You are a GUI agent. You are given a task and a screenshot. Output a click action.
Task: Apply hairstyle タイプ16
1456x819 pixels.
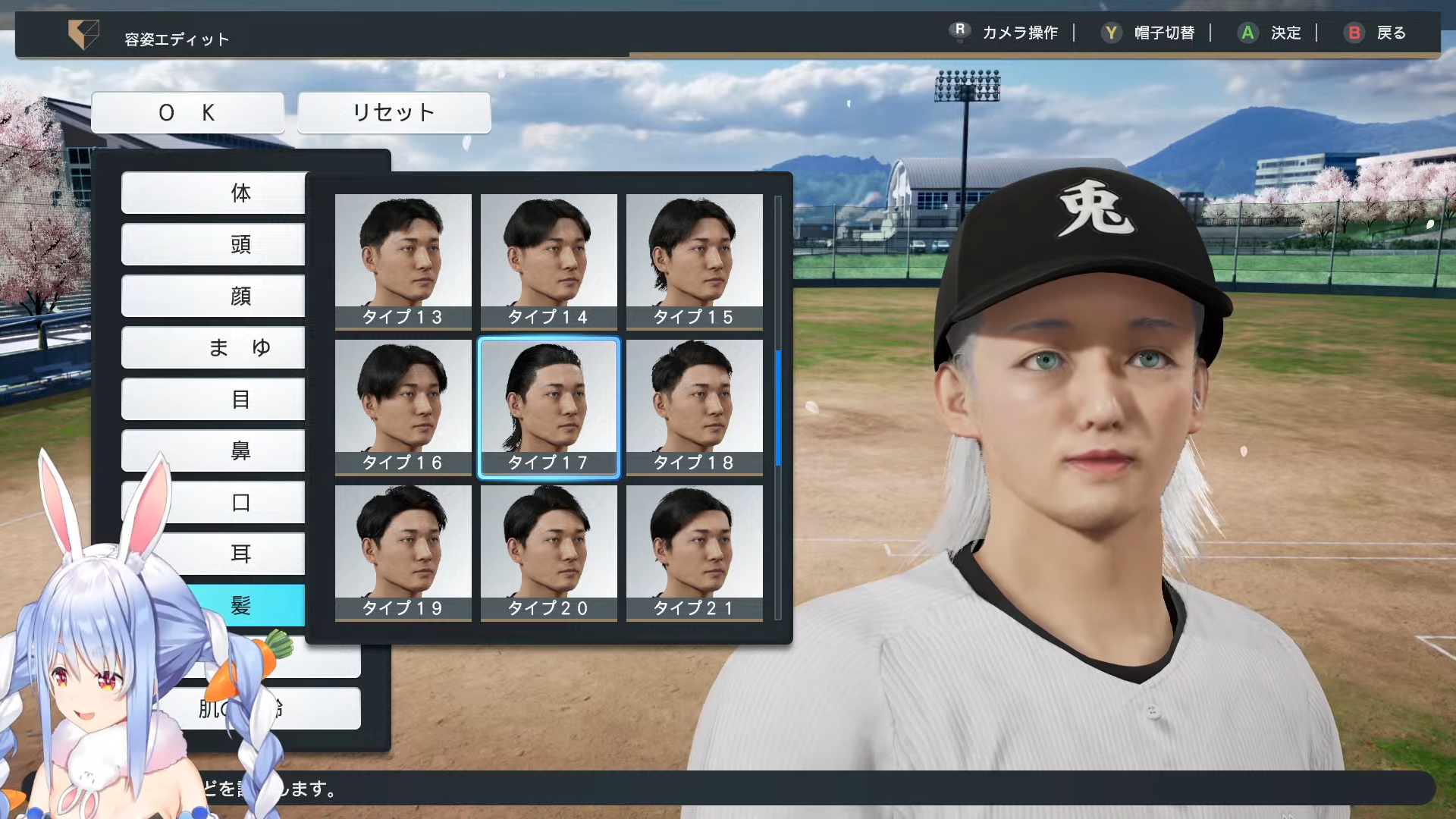point(403,406)
